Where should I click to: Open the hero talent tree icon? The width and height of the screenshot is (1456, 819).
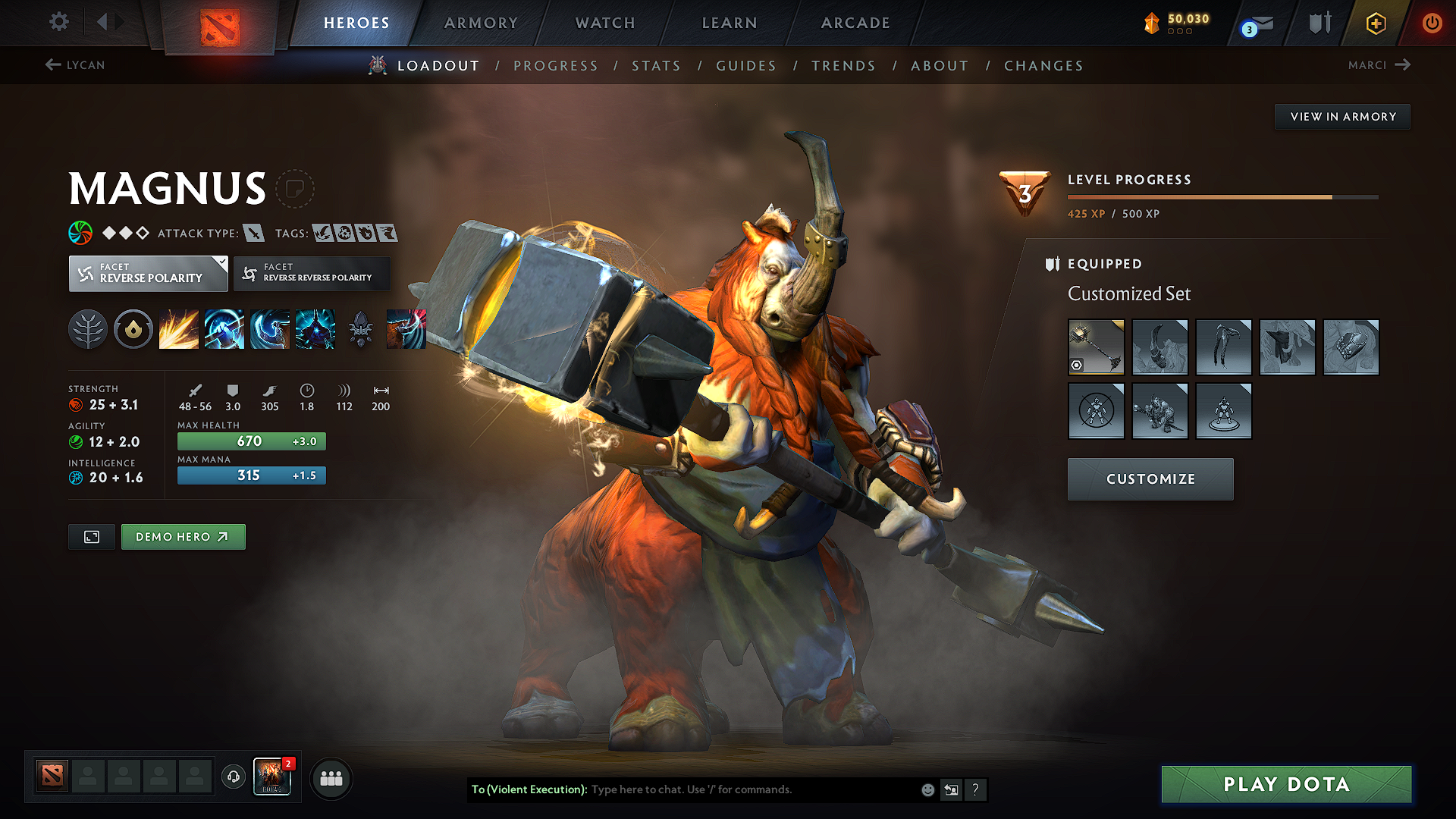coord(88,328)
